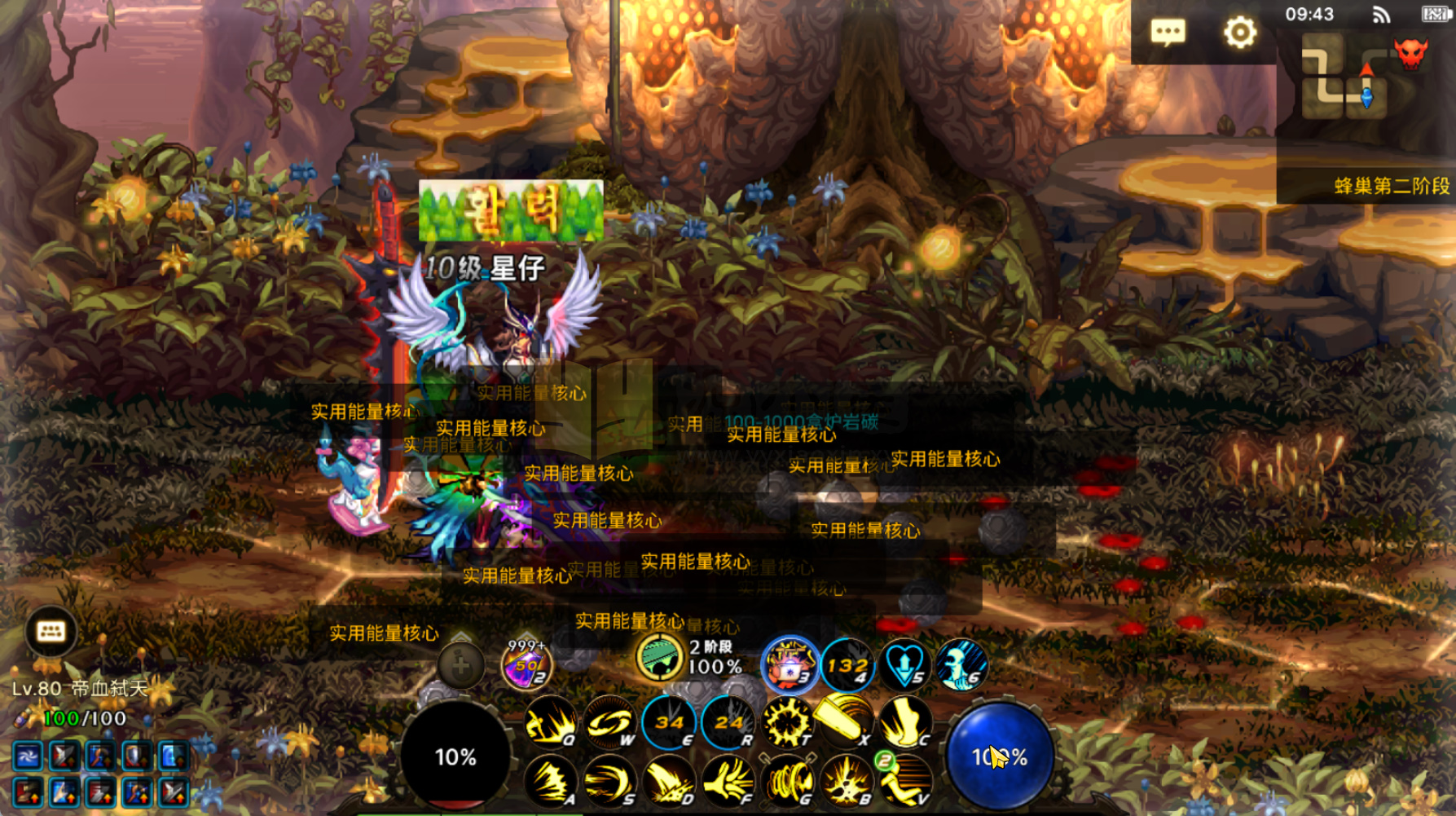Click the empty plus quick slot
1456x816 pixels.
(460, 666)
